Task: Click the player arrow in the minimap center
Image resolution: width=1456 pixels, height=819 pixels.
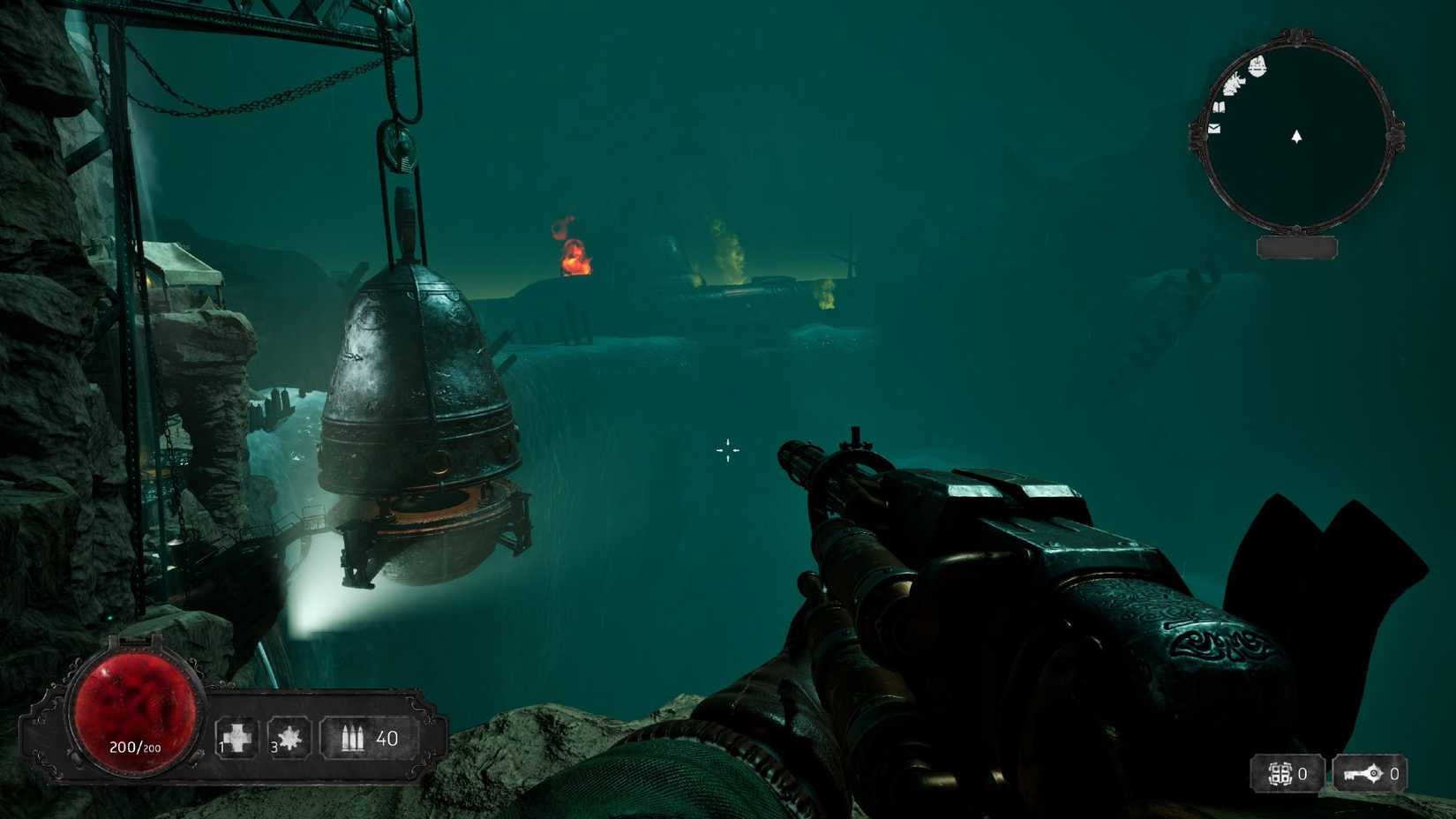Action: click(1296, 138)
